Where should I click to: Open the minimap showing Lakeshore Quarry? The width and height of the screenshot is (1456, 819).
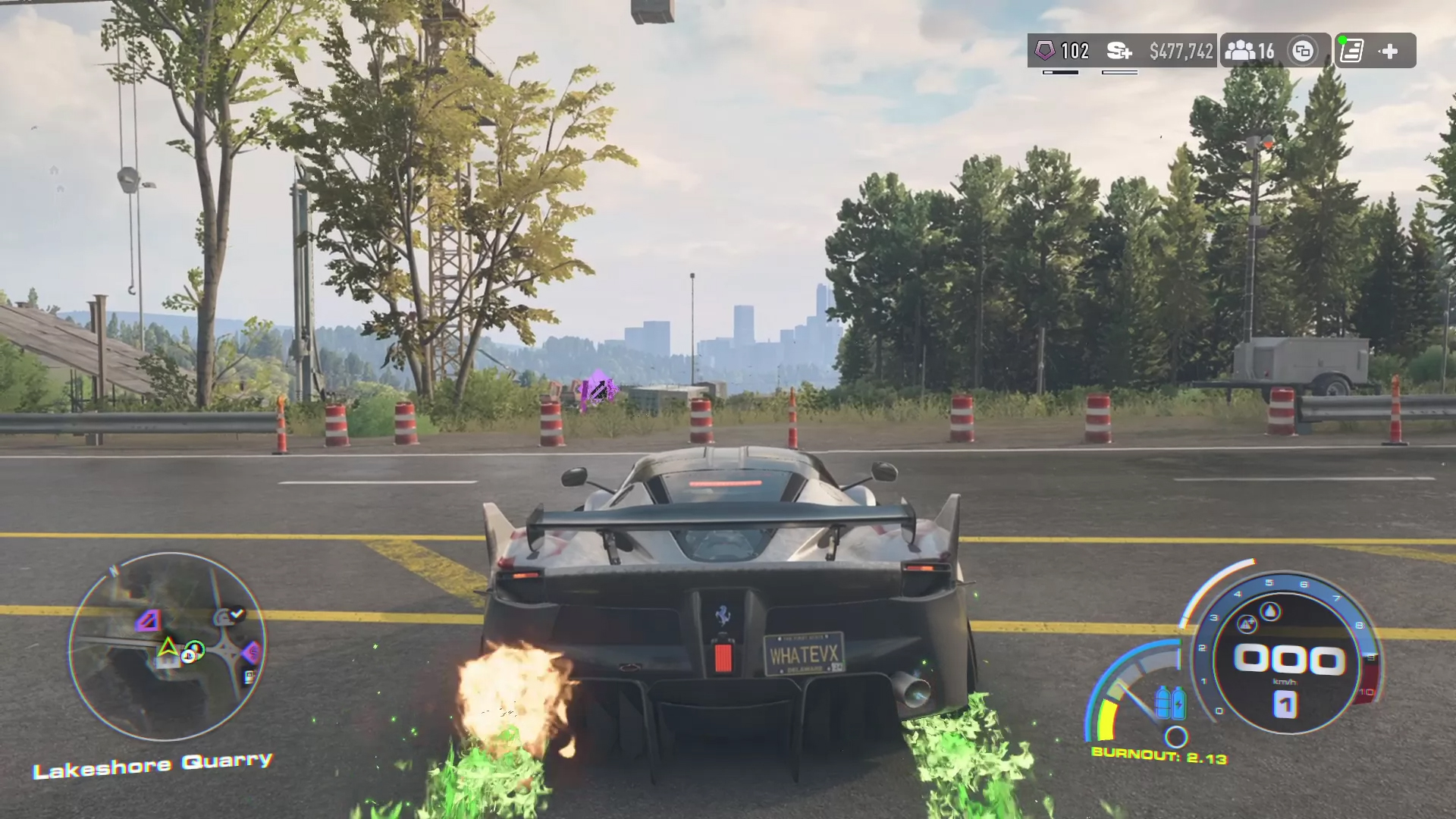pyautogui.click(x=167, y=646)
